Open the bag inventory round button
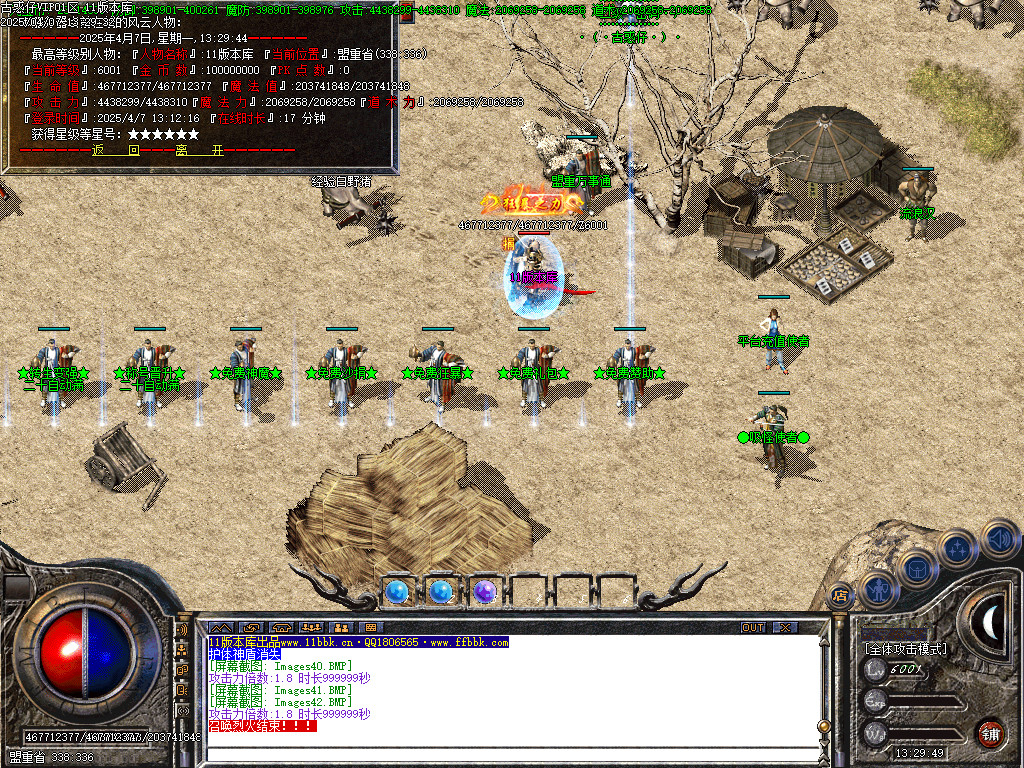This screenshot has height=768, width=1024. (918, 568)
